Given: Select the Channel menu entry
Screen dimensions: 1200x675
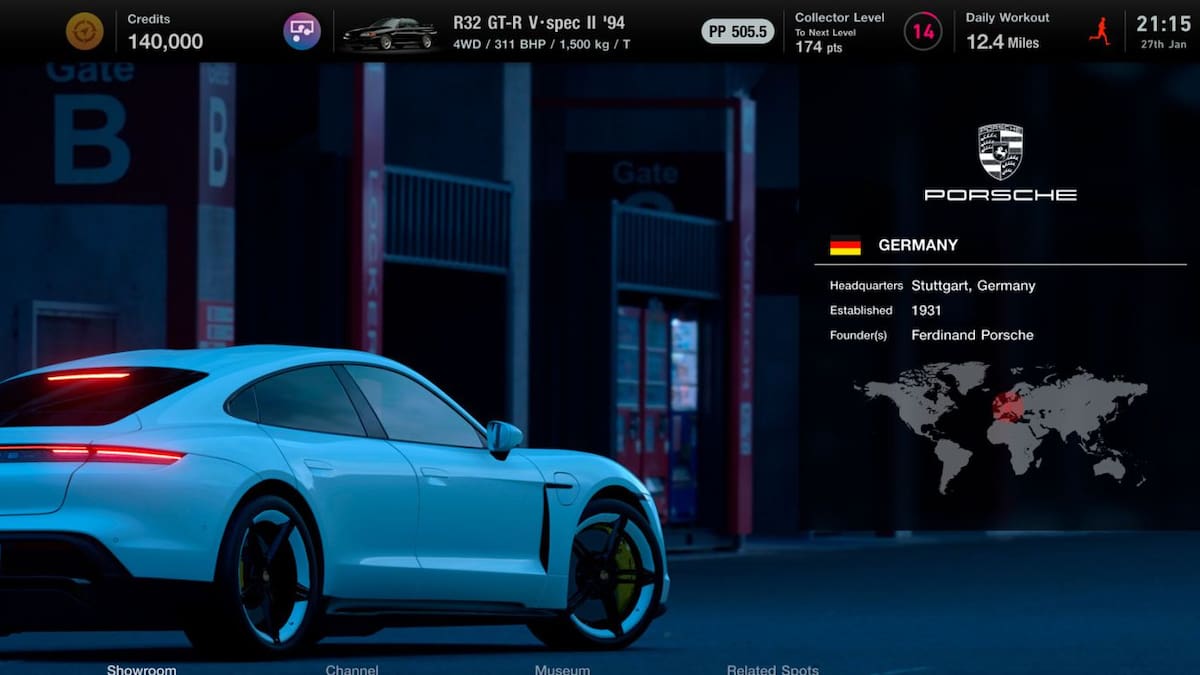Looking at the screenshot, I should [352, 669].
